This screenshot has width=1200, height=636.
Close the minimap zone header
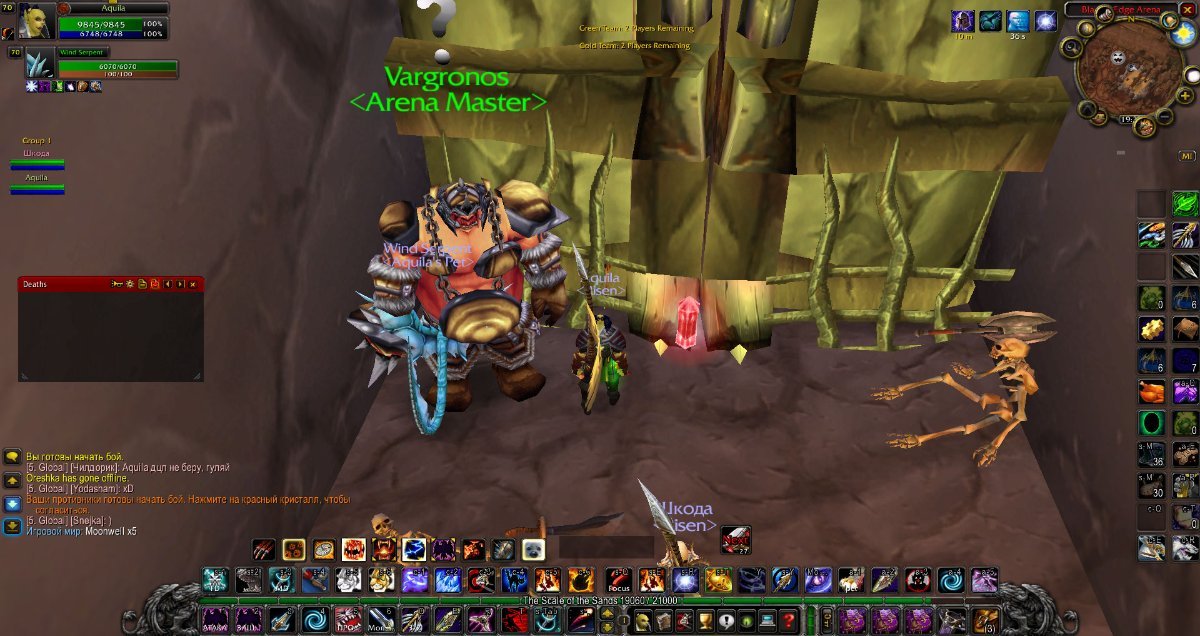click(1187, 9)
